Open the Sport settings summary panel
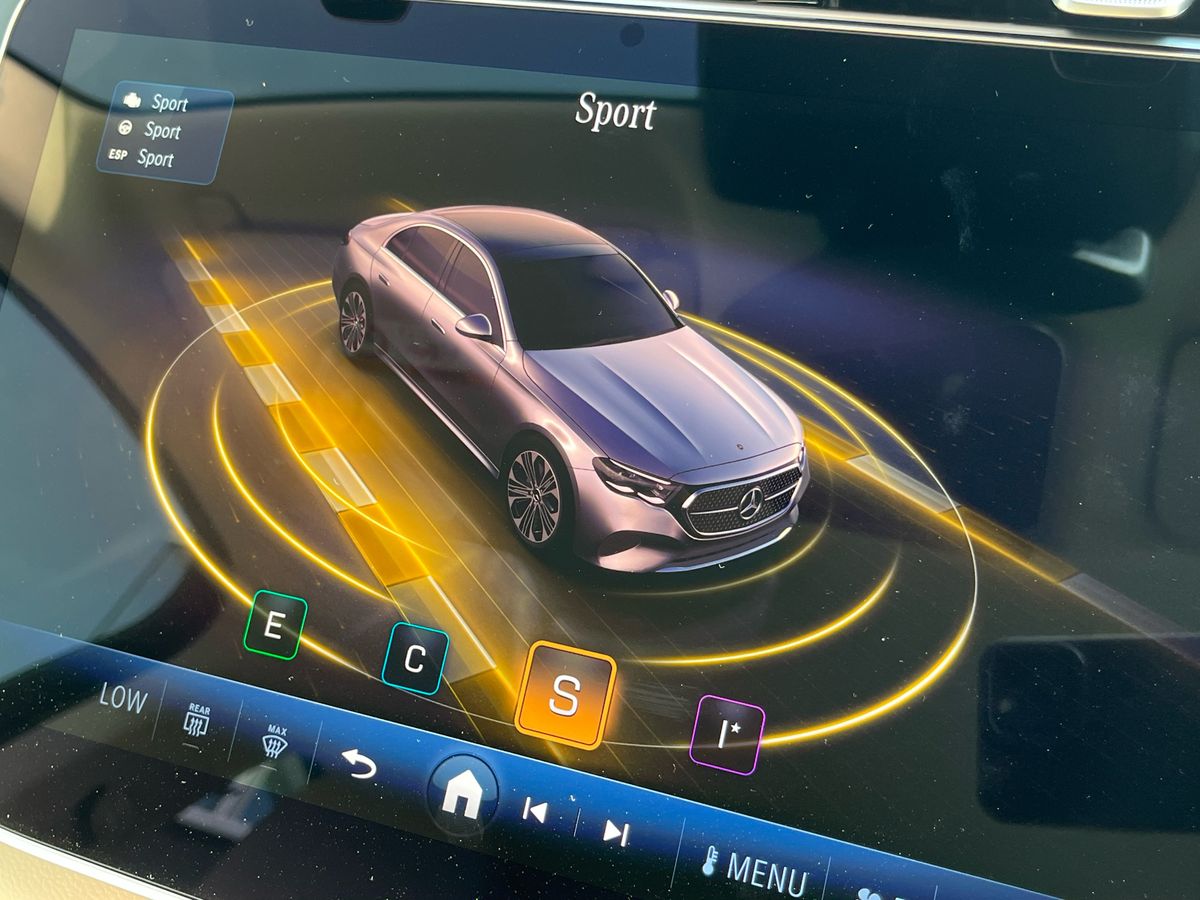 click(x=165, y=131)
